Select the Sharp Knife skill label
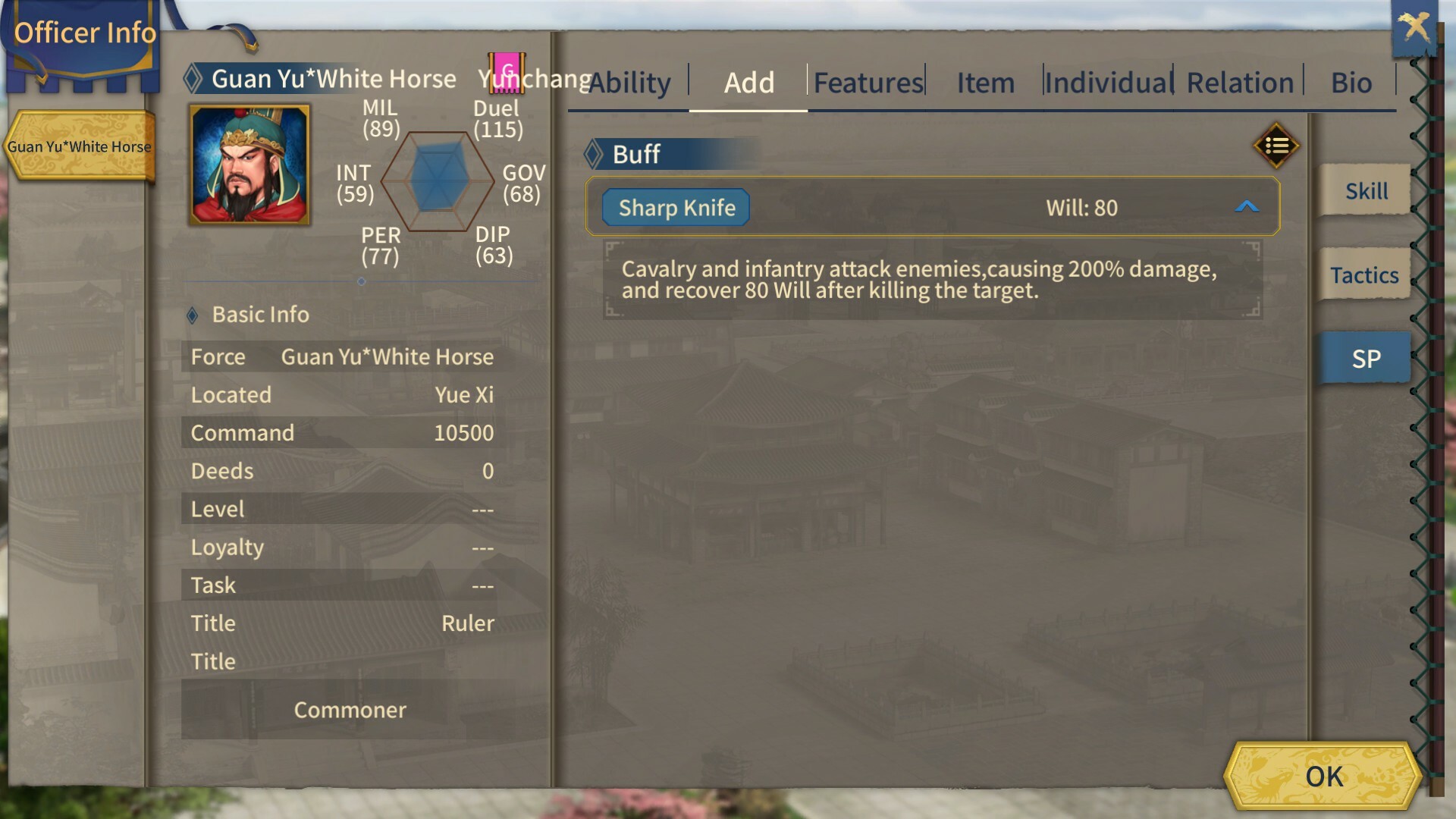Screen dimensions: 1456x819 (x=675, y=207)
